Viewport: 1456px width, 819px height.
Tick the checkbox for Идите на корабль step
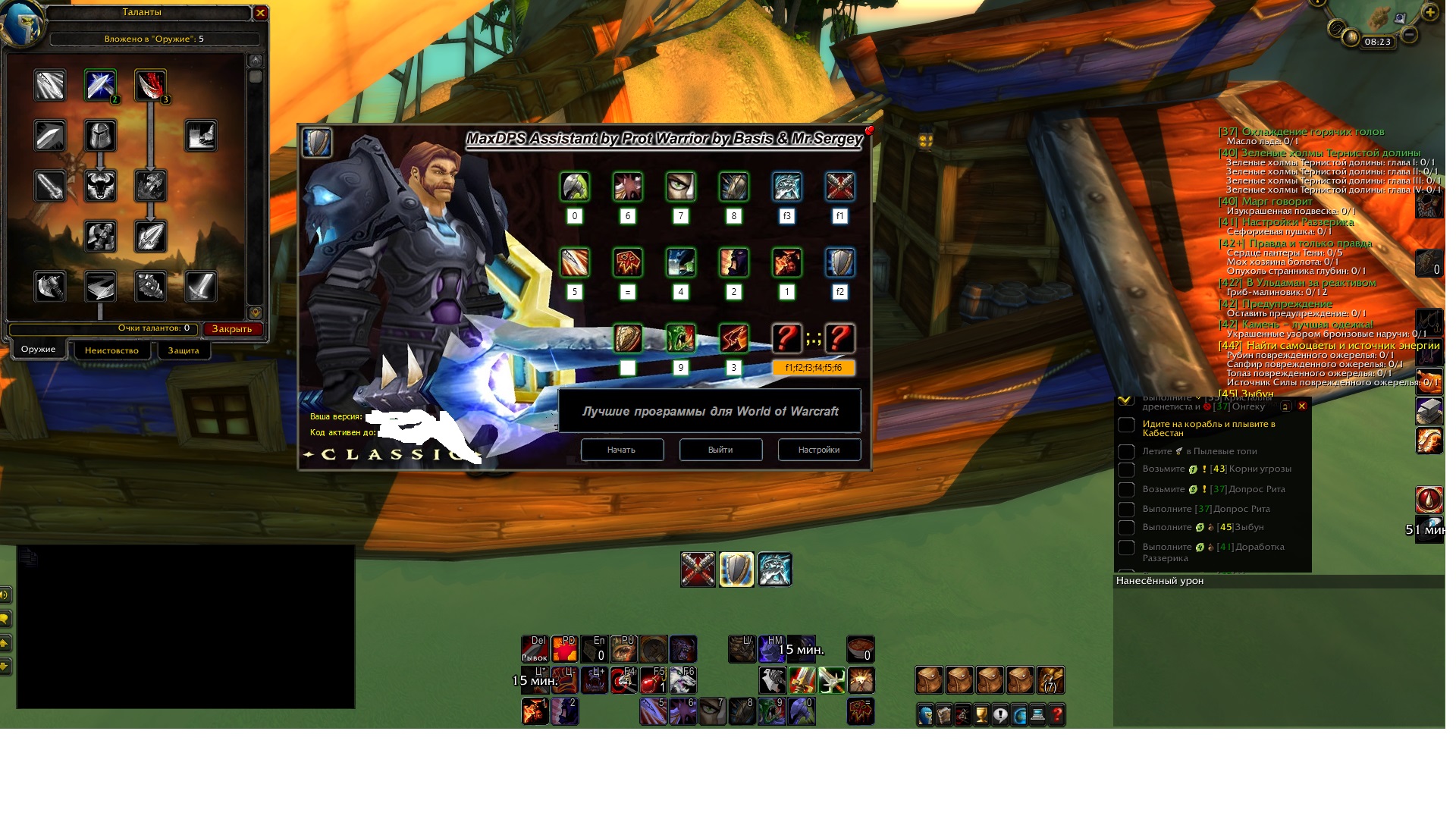[1127, 425]
